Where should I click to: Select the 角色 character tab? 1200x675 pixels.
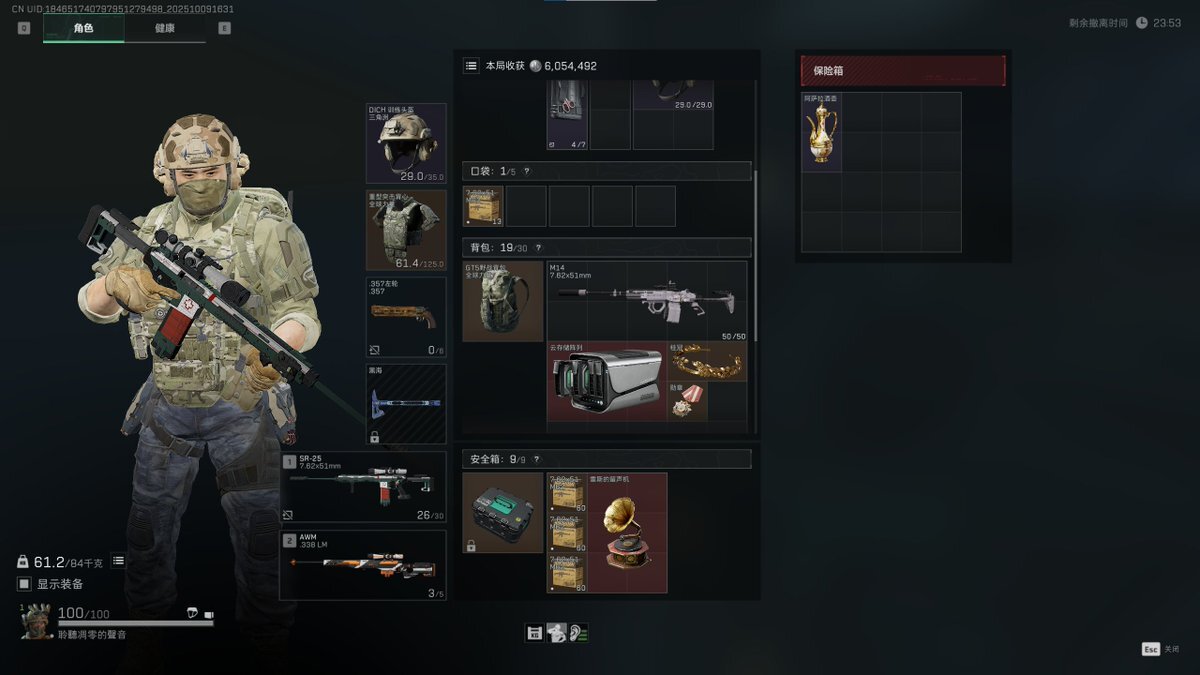83,28
